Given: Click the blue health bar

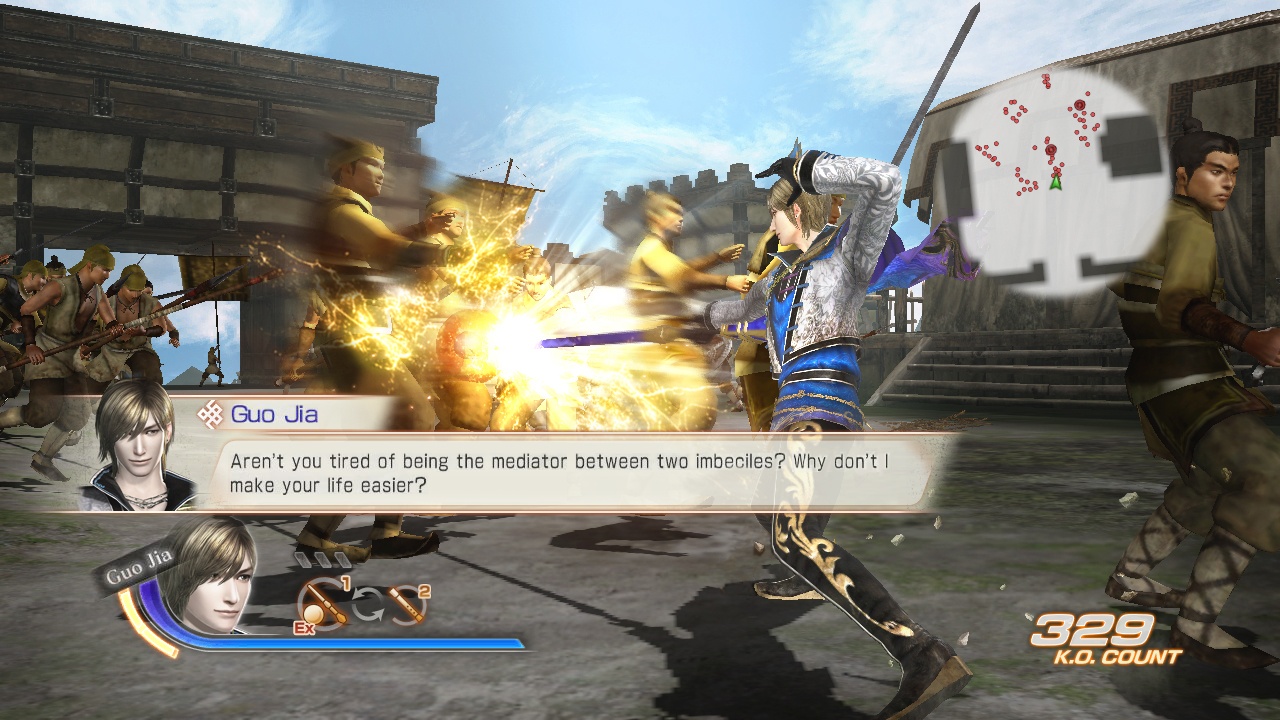Looking at the screenshot, I should click(350, 642).
